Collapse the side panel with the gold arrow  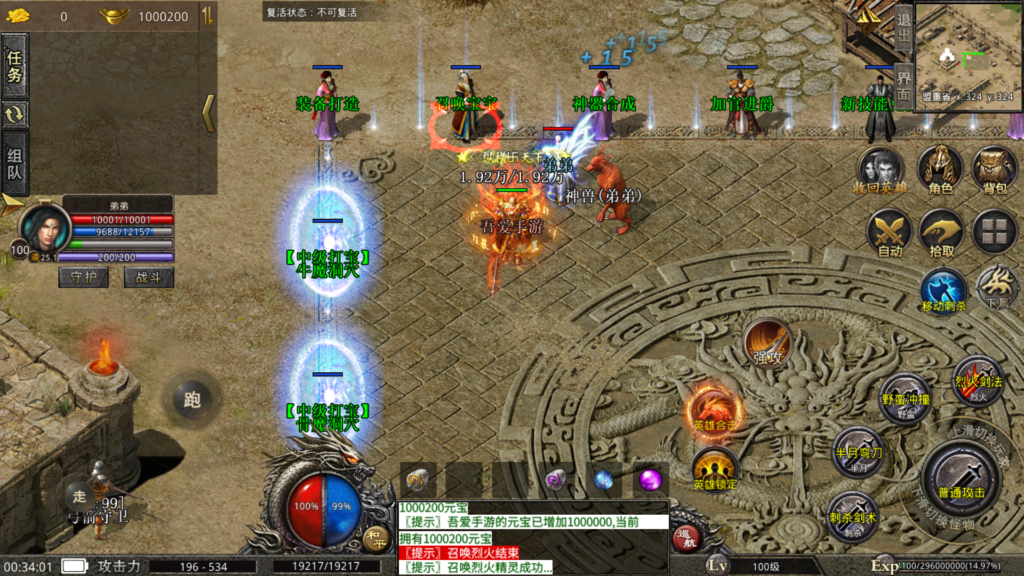(x=208, y=113)
